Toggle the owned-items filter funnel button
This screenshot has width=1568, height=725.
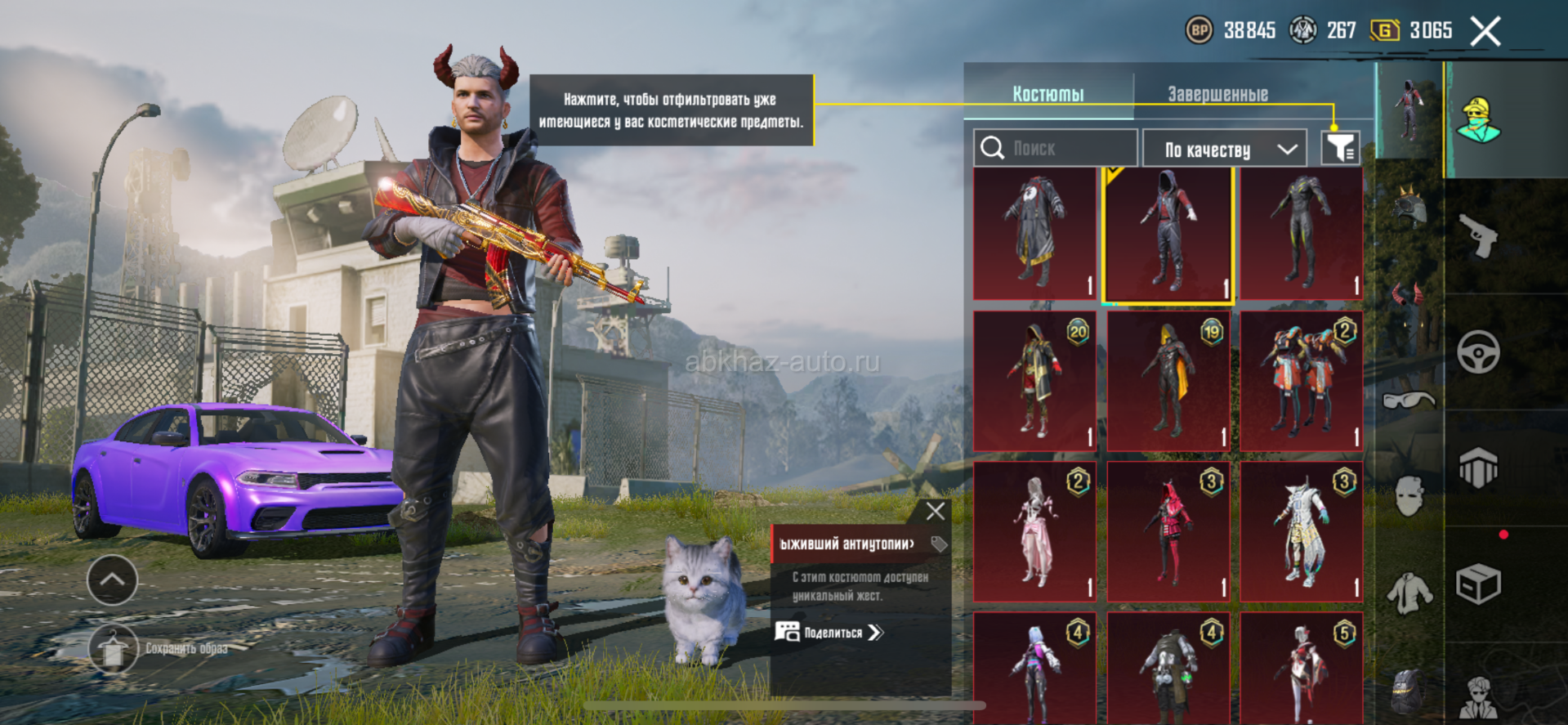tap(1340, 149)
